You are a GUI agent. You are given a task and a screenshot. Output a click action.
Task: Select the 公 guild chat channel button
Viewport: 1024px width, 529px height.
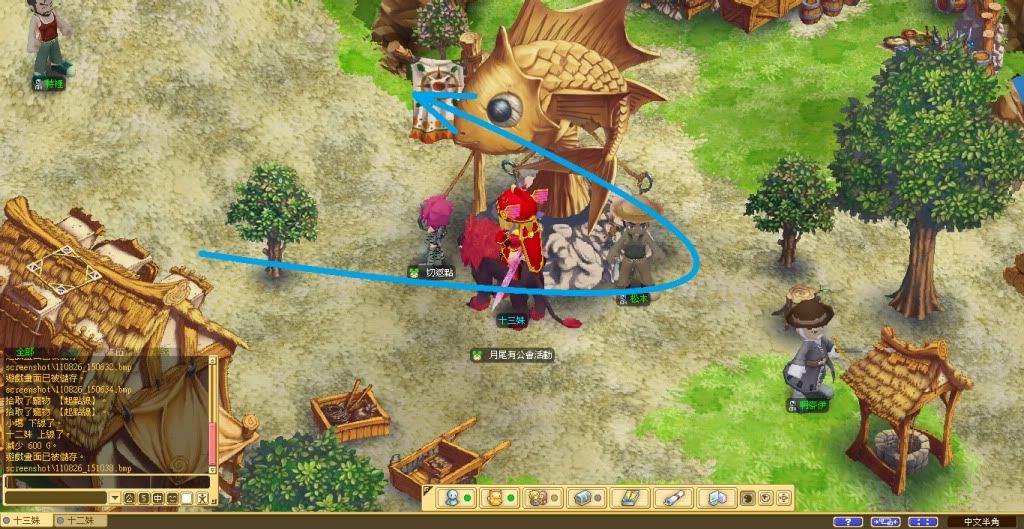(x=129, y=498)
